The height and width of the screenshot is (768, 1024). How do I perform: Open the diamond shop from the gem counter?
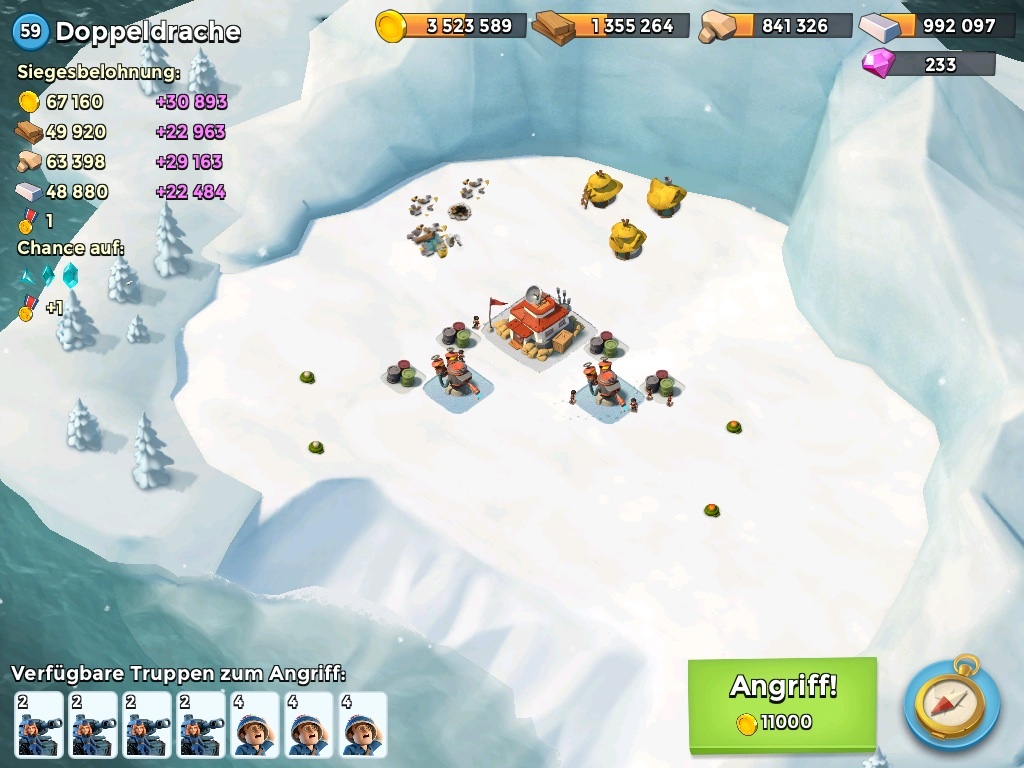[928, 65]
